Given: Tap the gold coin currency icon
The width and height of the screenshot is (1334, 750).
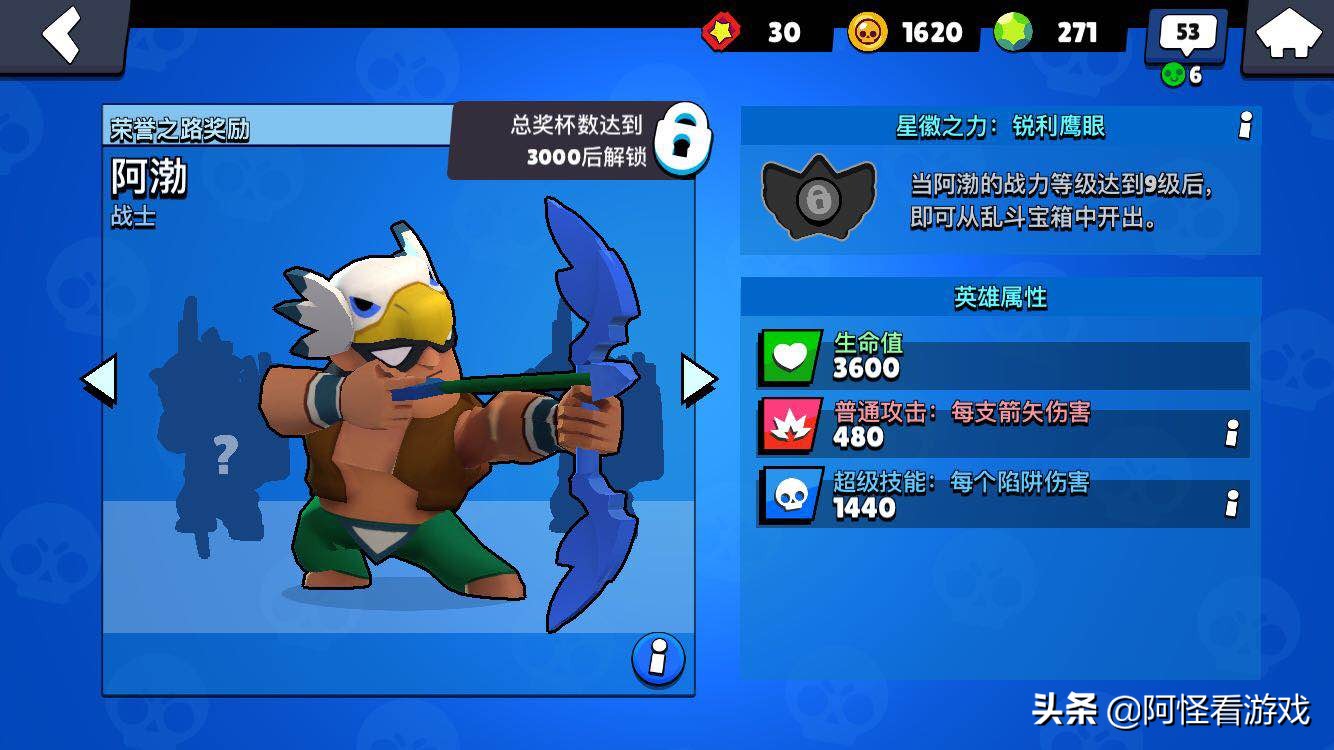Looking at the screenshot, I should 867,33.
